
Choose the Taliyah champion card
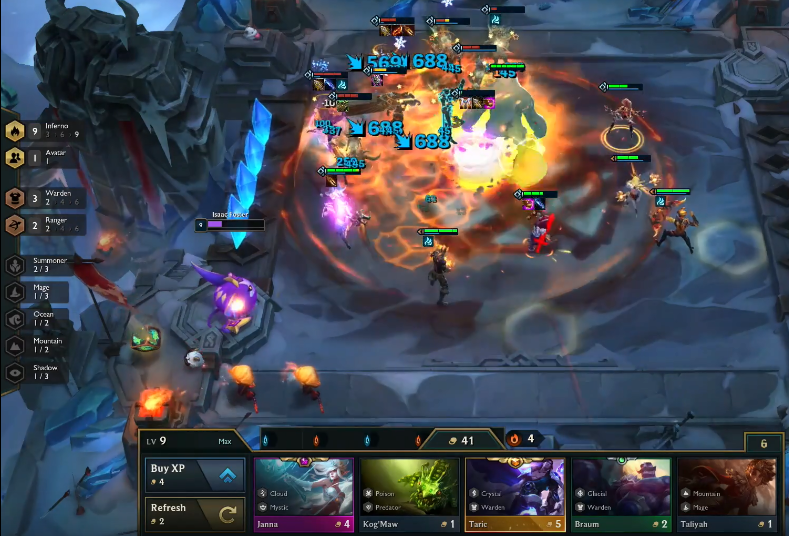[x=727, y=494]
